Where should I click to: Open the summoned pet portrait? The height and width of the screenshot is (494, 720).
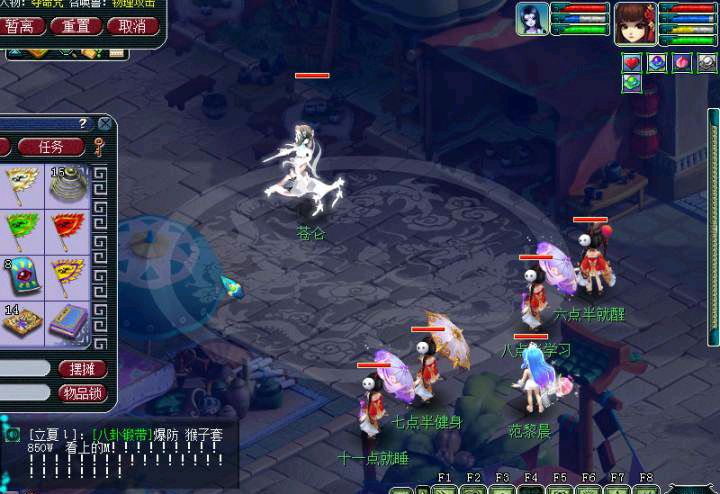pos(532,20)
